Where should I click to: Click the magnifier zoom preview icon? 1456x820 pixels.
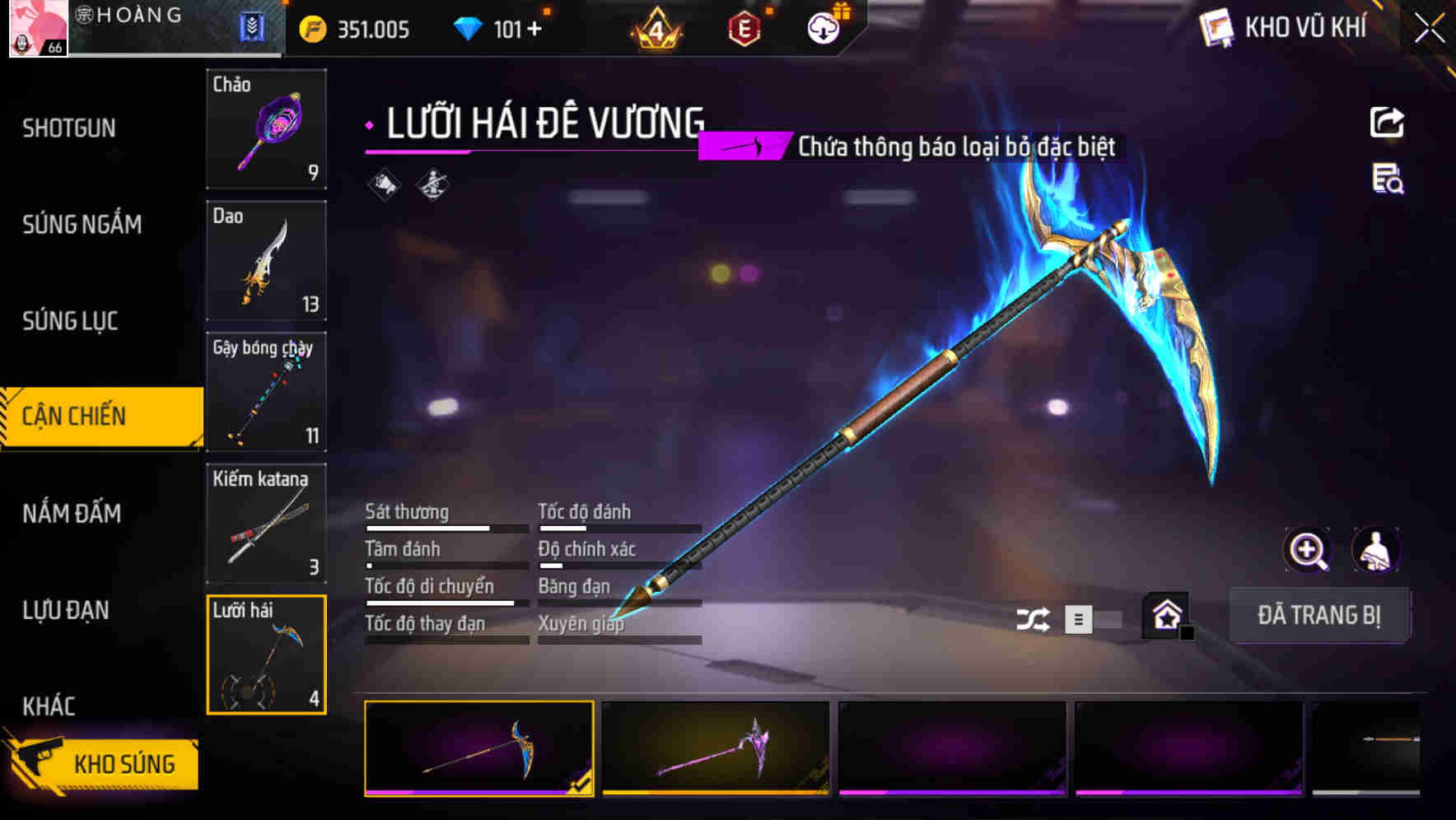point(1309,550)
